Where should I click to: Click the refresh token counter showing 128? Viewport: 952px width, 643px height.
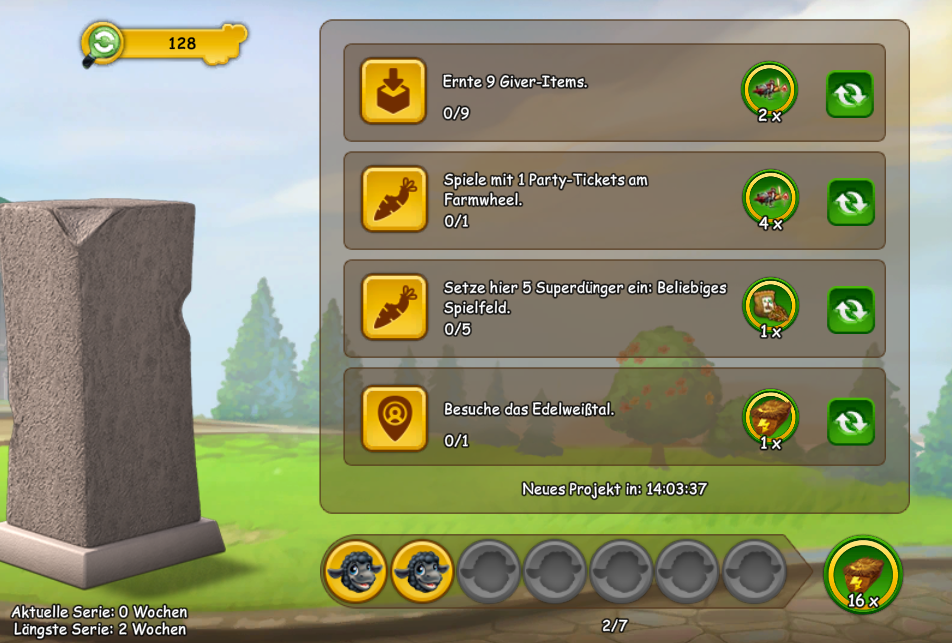pos(165,44)
